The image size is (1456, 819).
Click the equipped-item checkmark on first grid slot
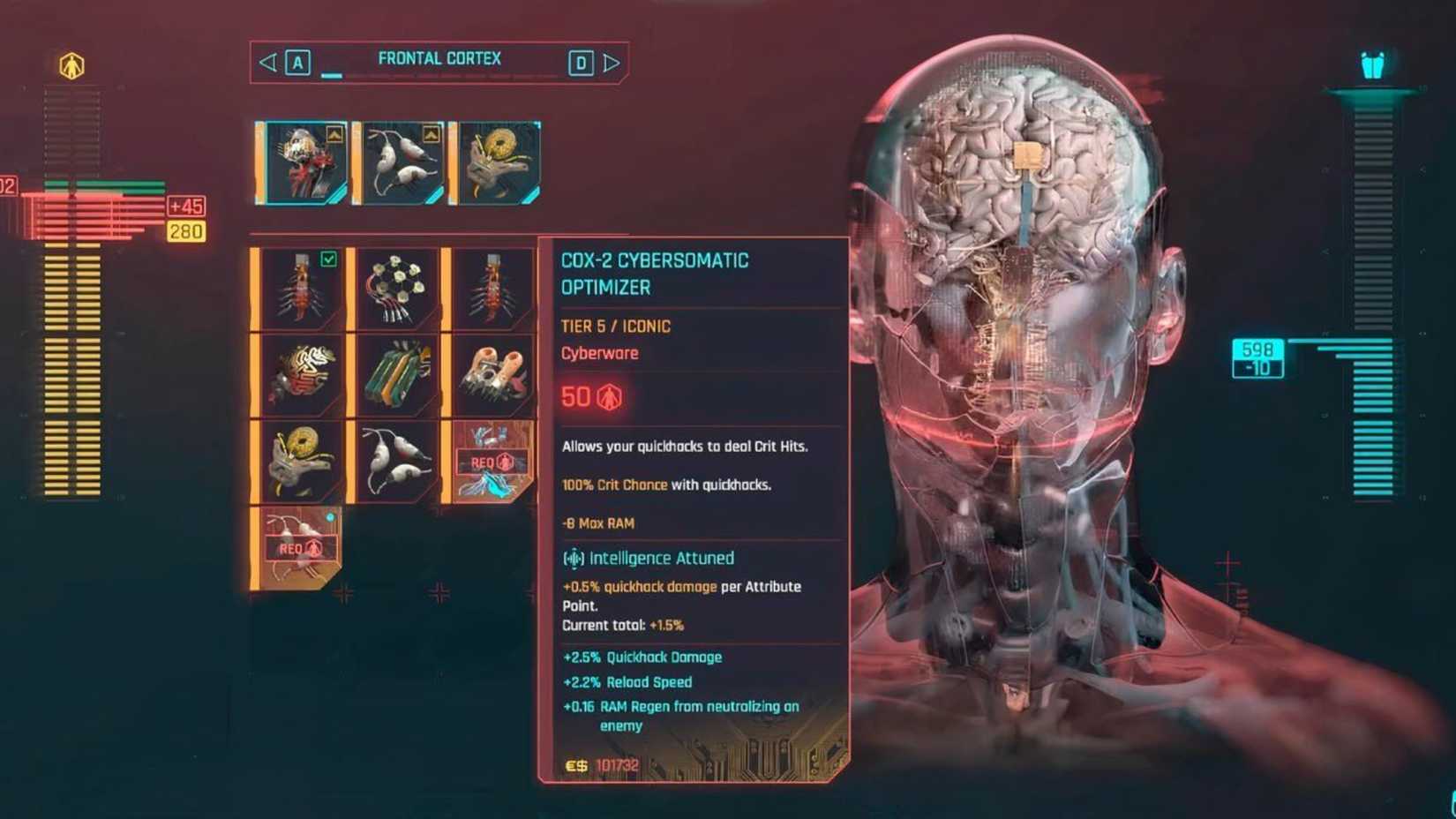point(329,259)
